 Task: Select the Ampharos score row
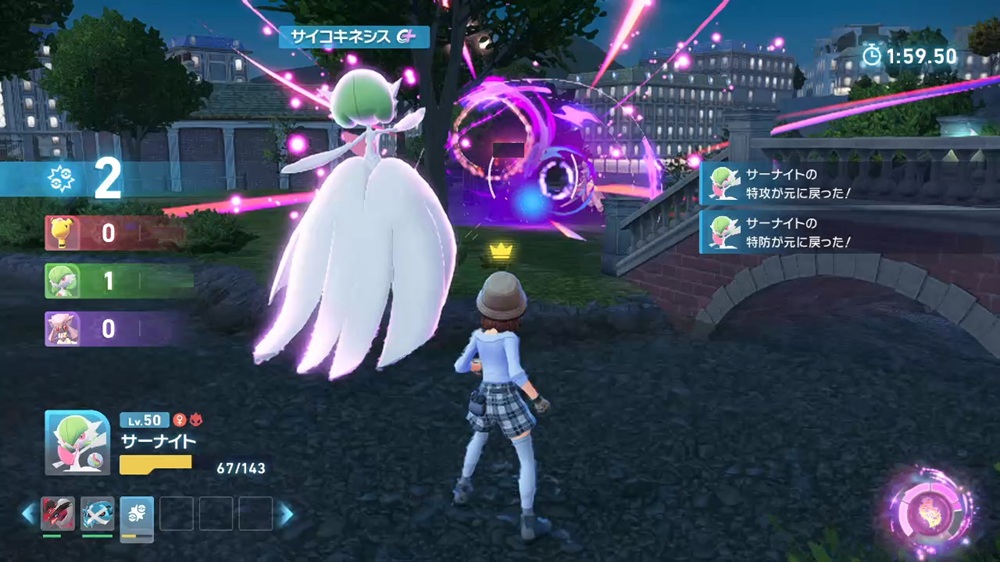[x=110, y=233]
